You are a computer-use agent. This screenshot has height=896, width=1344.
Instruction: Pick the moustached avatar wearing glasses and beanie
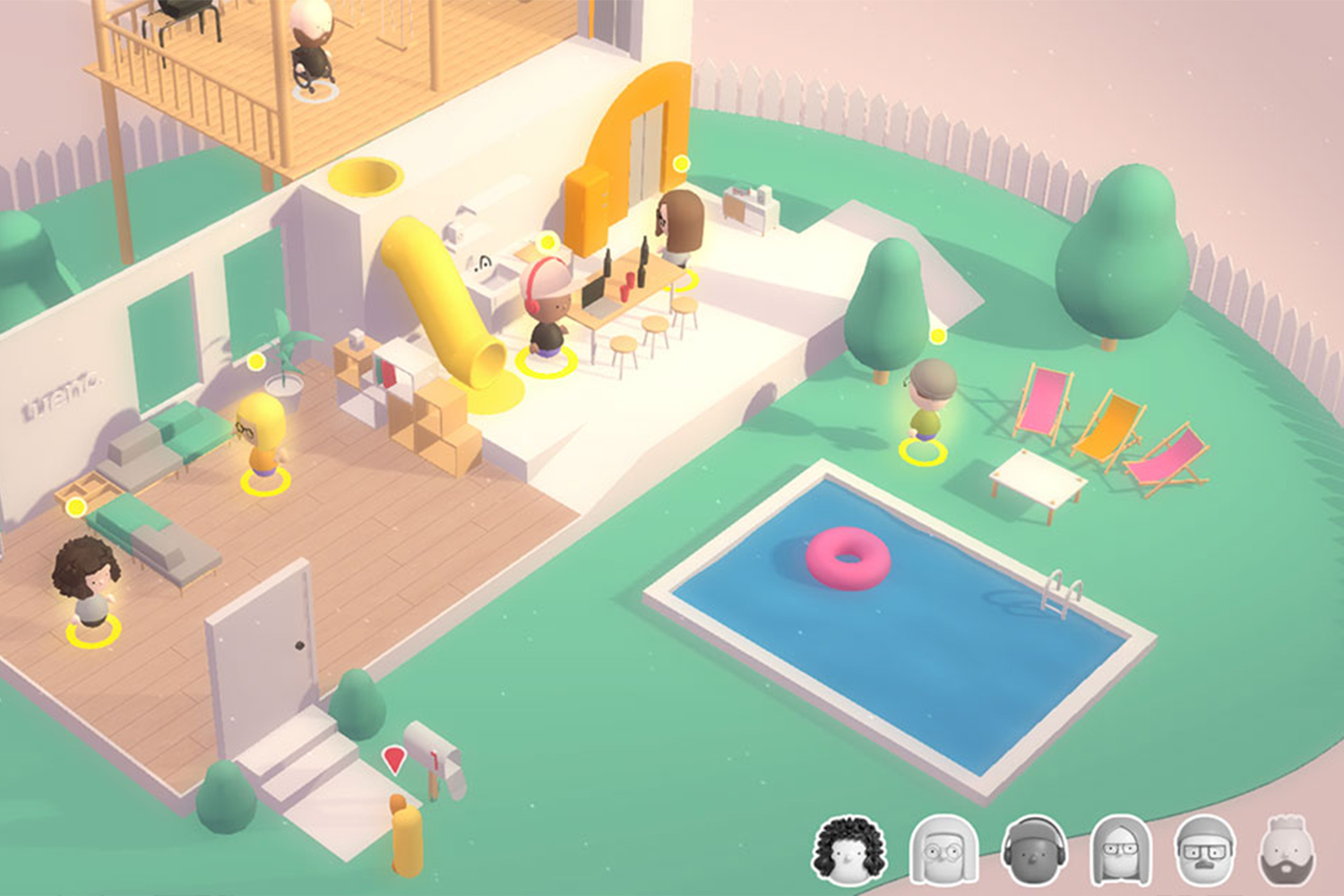[x=1204, y=849]
